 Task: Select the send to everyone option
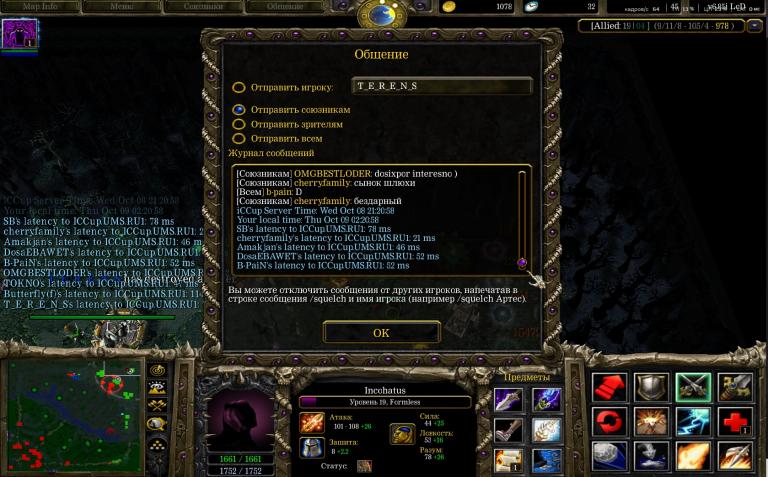pos(239,138)
